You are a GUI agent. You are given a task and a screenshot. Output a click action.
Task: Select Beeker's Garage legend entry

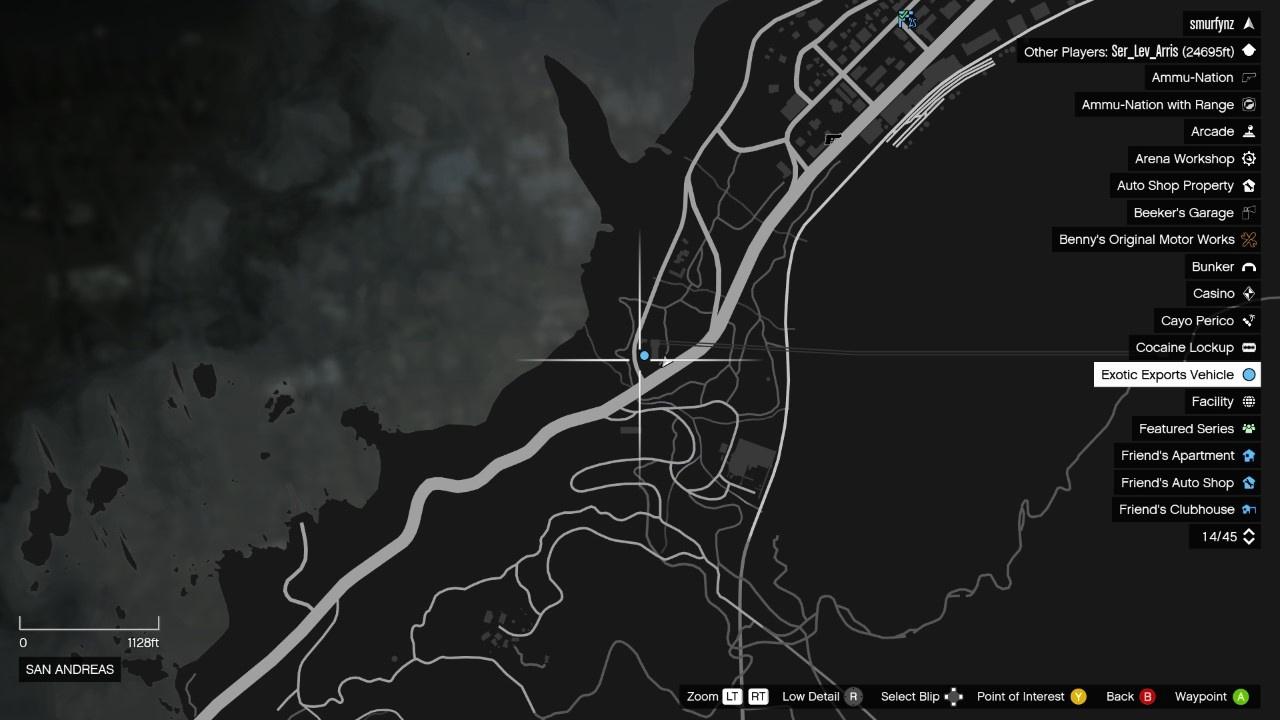1193,213
